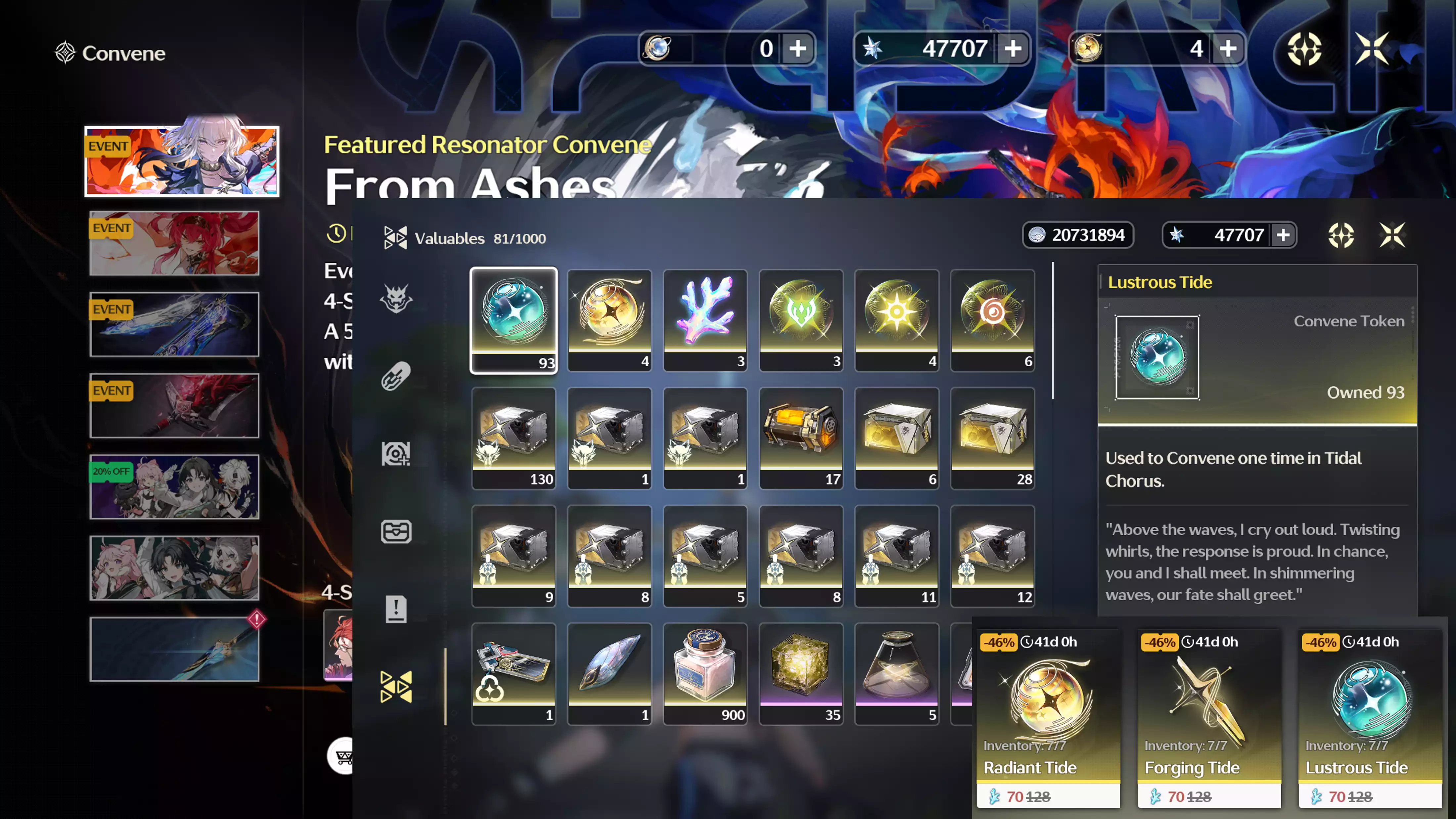This screenshot has height=819, width=1456.
Task: Choose the iridescent coral item slot
Action: coord(705,319)
